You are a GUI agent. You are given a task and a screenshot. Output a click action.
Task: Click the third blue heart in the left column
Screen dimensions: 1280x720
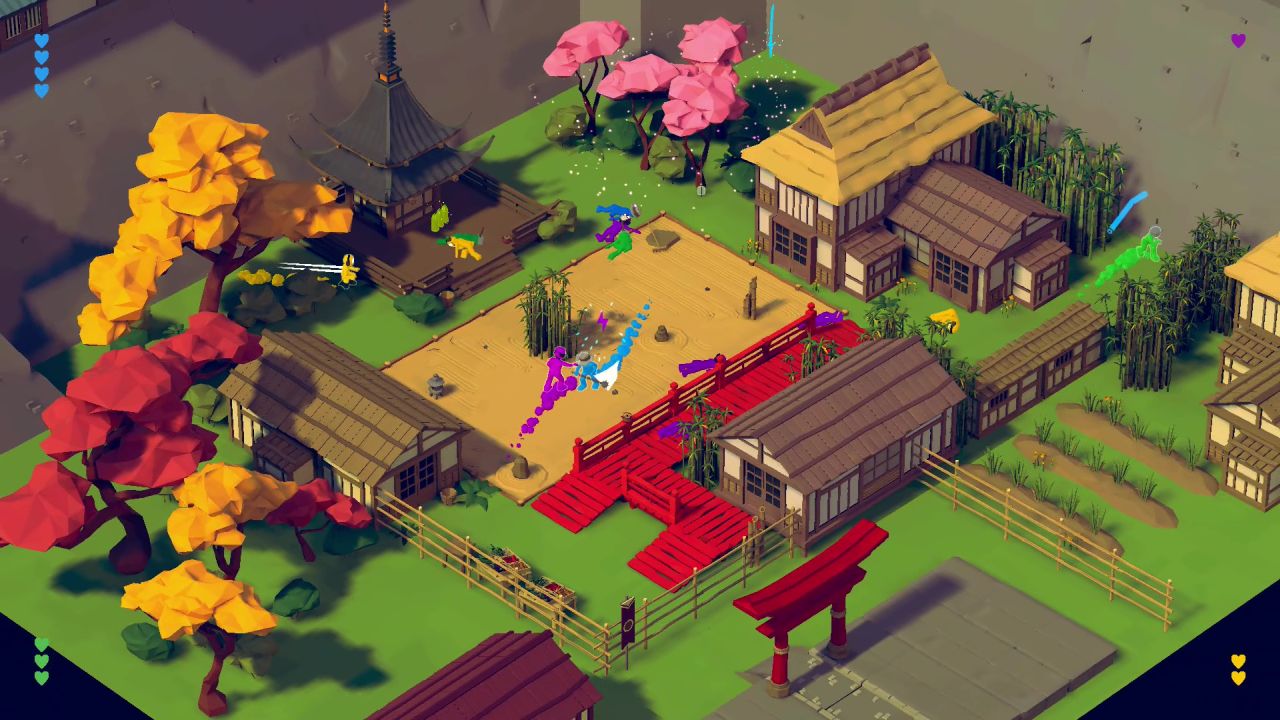click(x=41, y=75)
